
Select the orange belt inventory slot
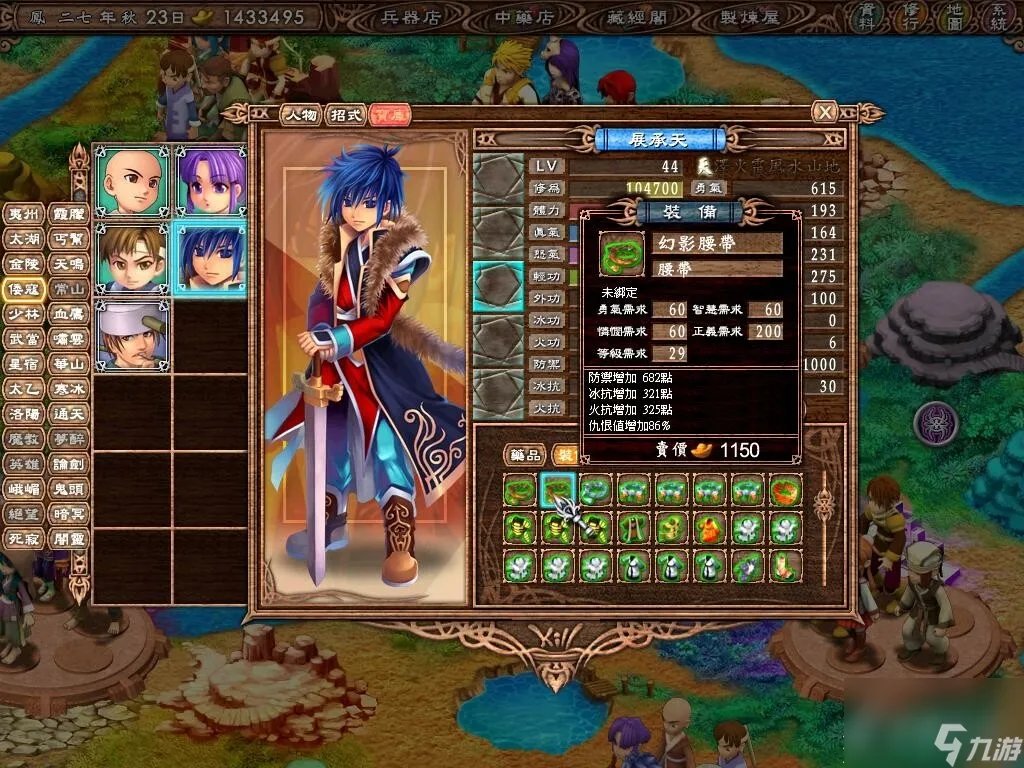click(785, 491)
